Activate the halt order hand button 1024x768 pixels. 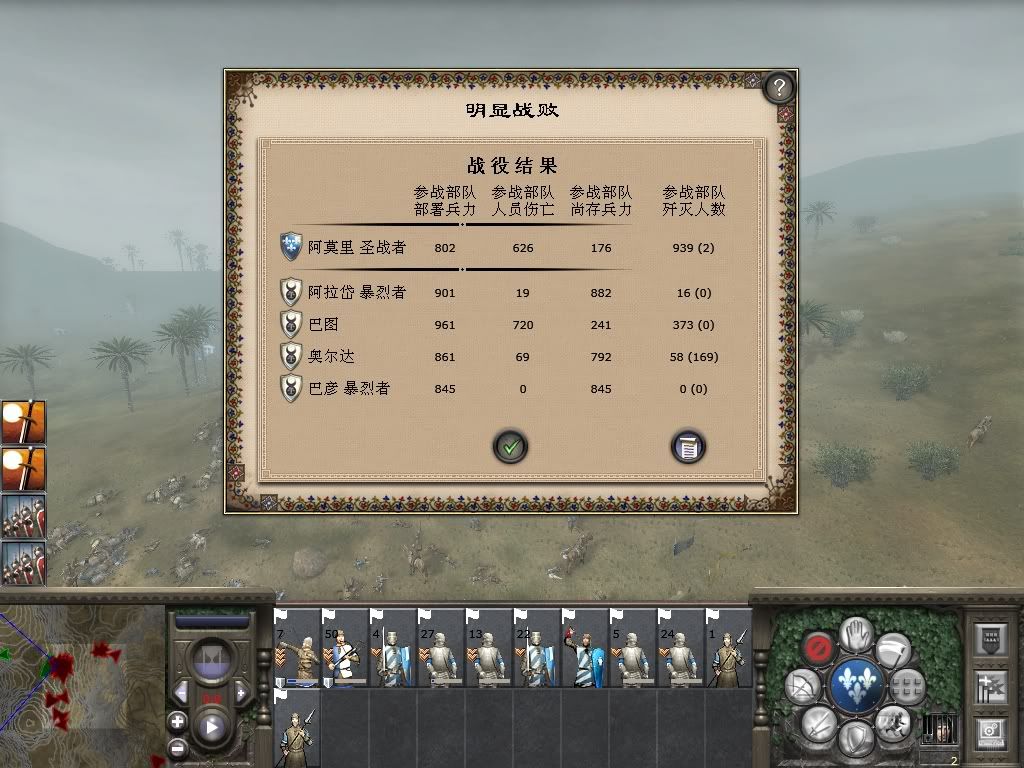pos(855,633)
